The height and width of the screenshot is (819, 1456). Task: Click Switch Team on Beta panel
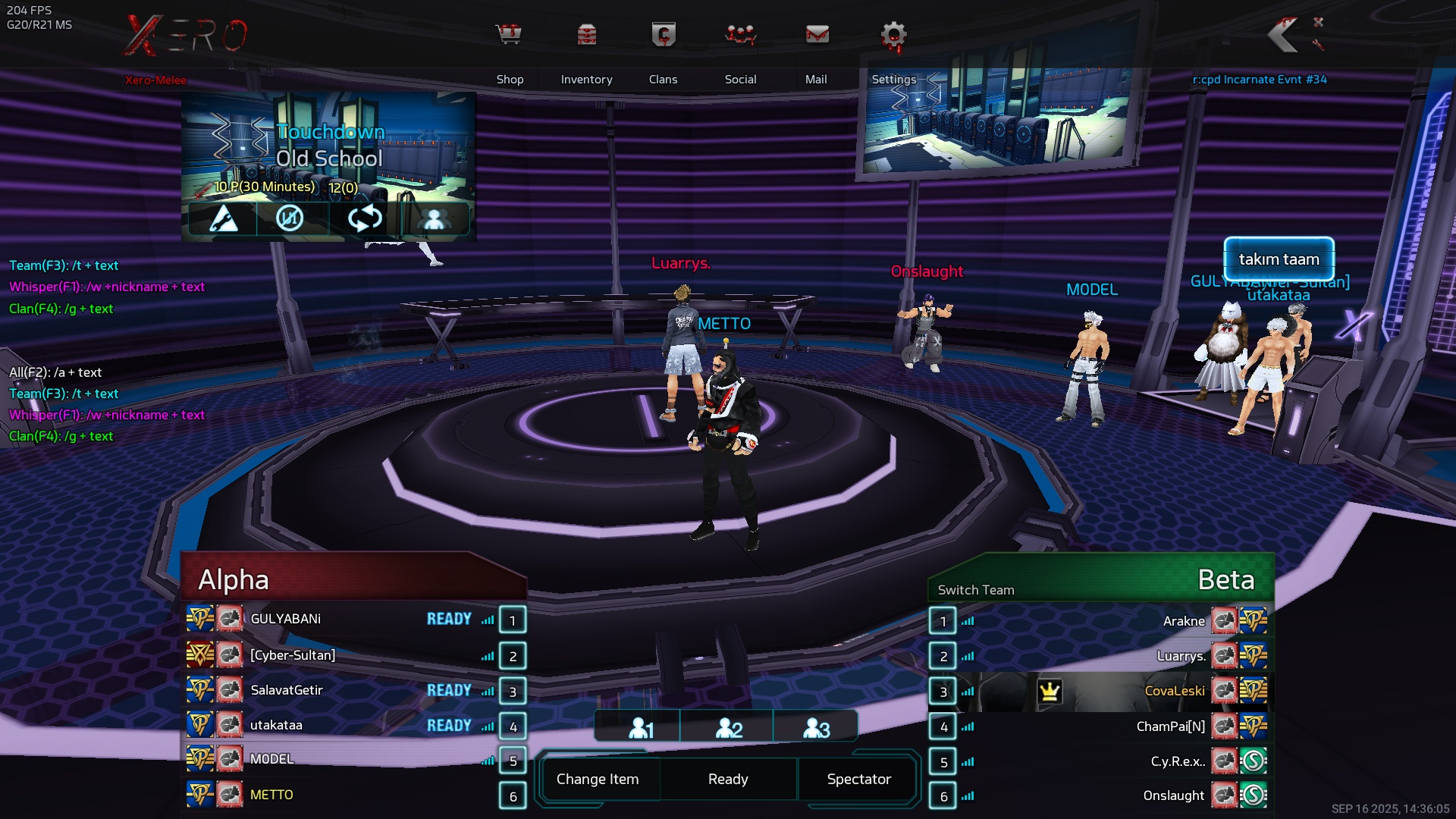coord(975,590)
